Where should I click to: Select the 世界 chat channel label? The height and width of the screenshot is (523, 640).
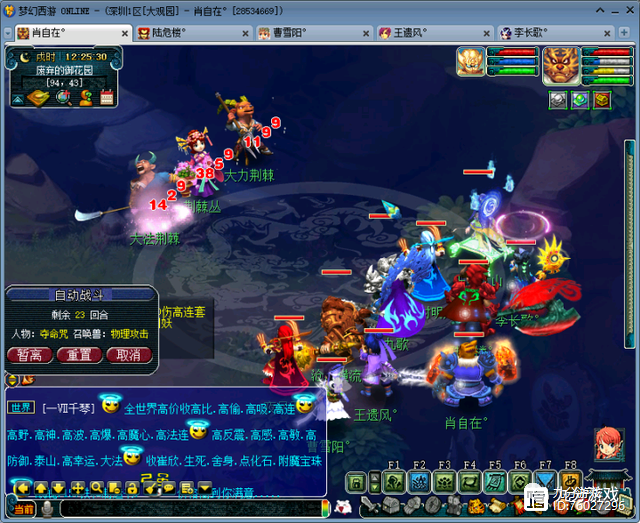tap(22, 407)
